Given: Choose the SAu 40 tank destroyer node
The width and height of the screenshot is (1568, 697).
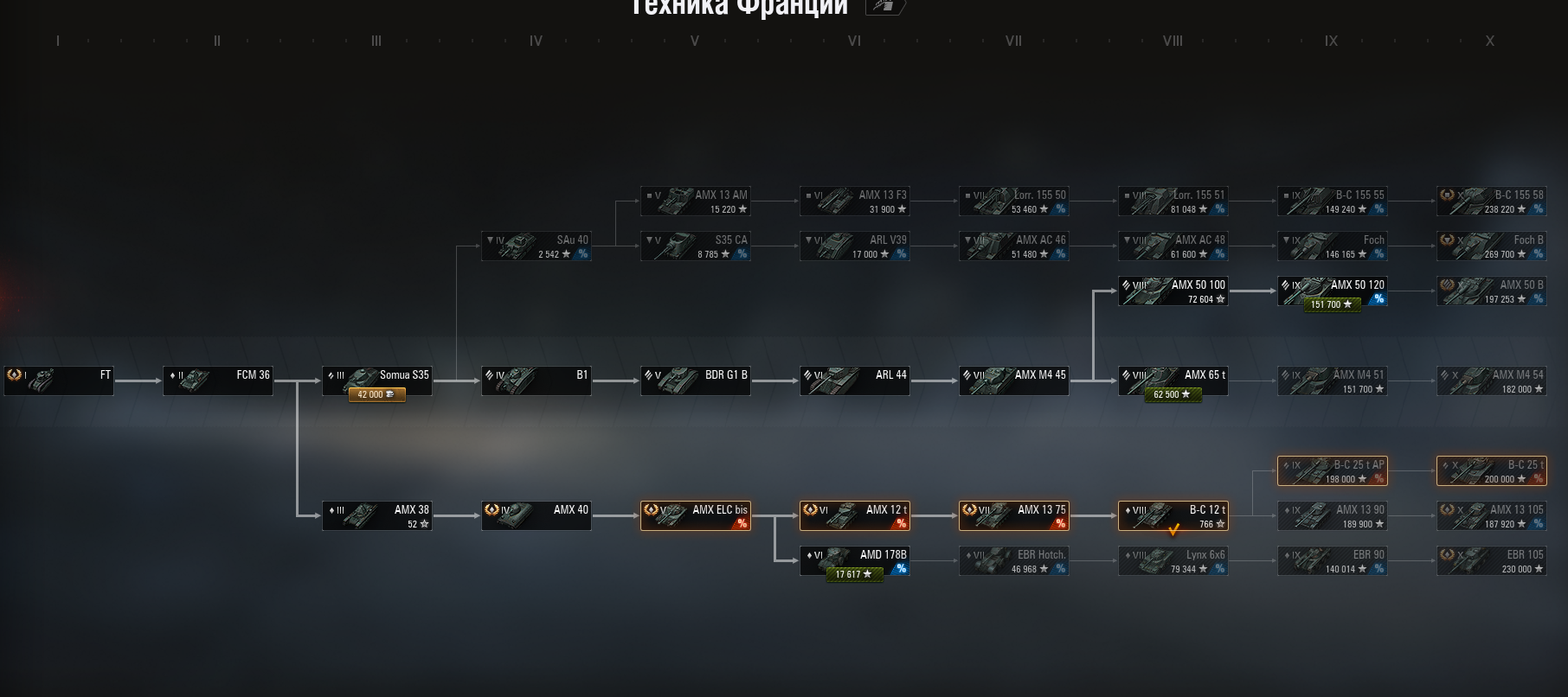Looking at the screenshot, I should 537,246.
